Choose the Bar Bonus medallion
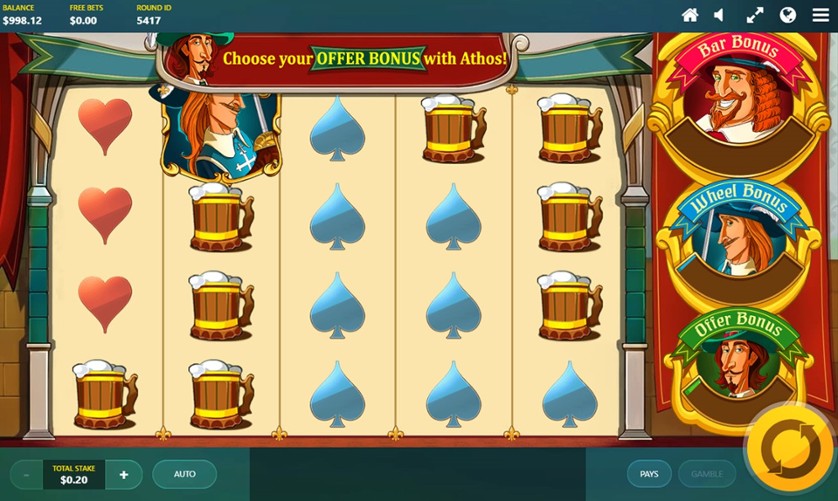The image size is (838, 501). click(742, 95)
